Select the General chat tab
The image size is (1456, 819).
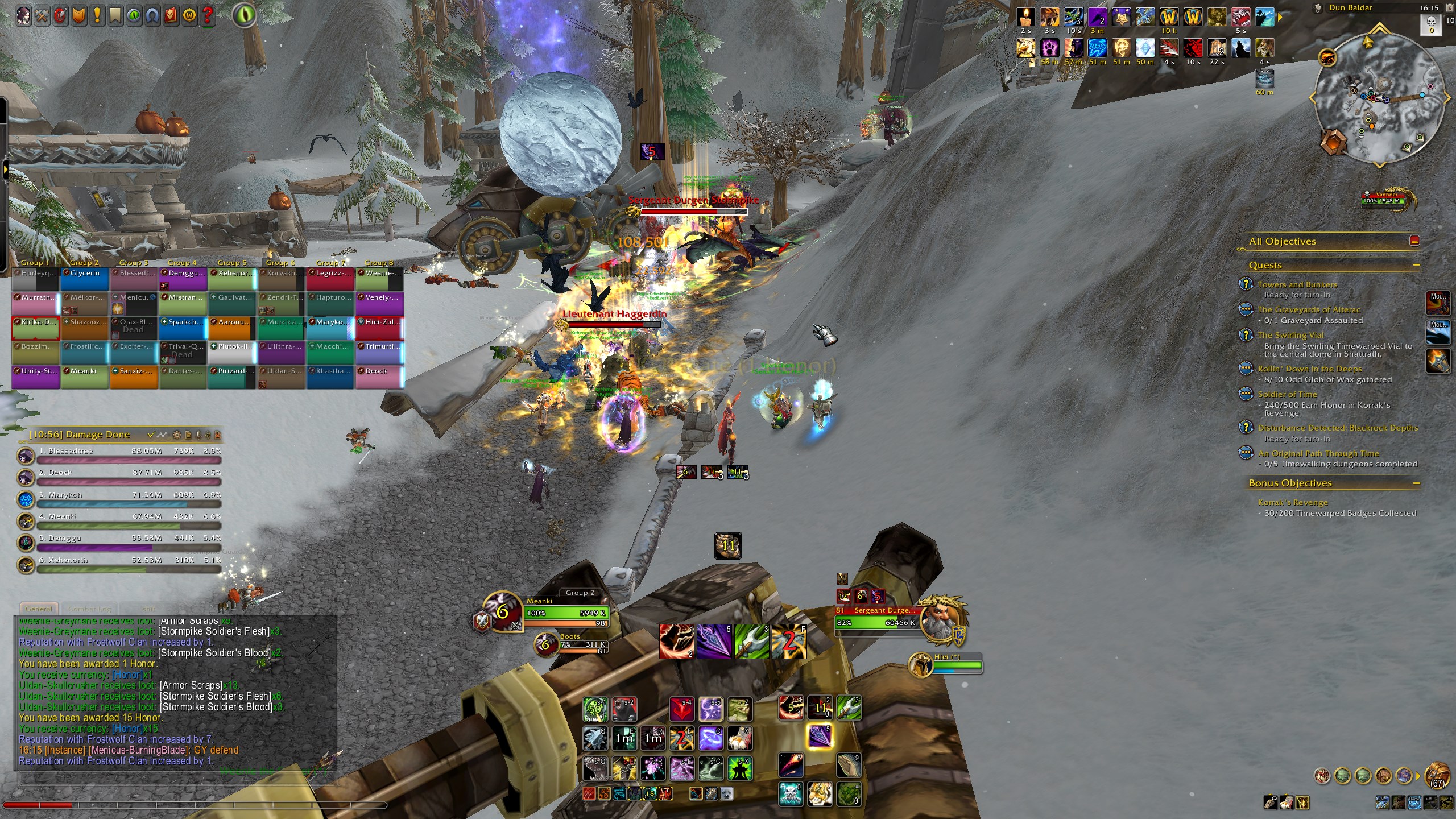[x=39, y=609]
